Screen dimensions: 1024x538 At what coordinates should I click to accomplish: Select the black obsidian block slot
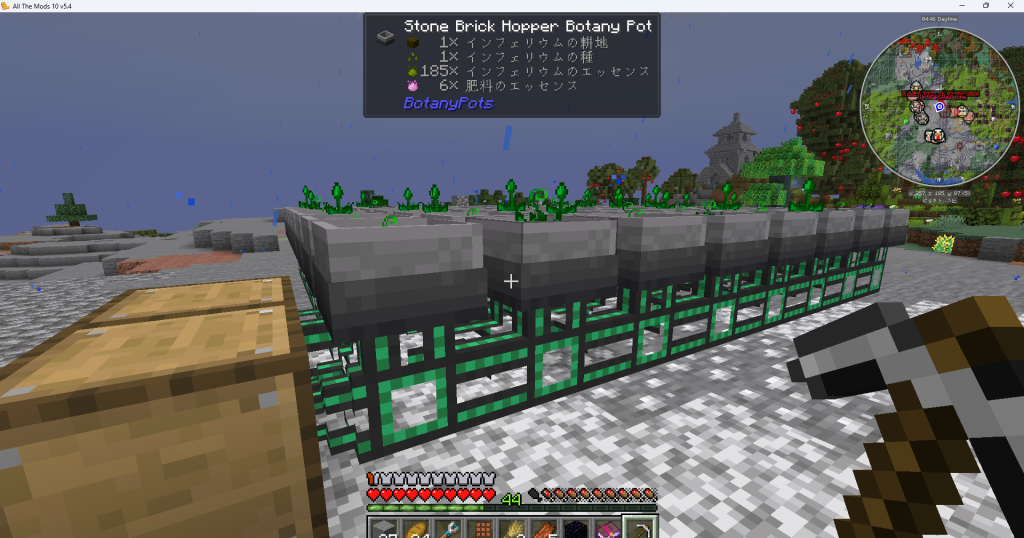coord(580,528)
